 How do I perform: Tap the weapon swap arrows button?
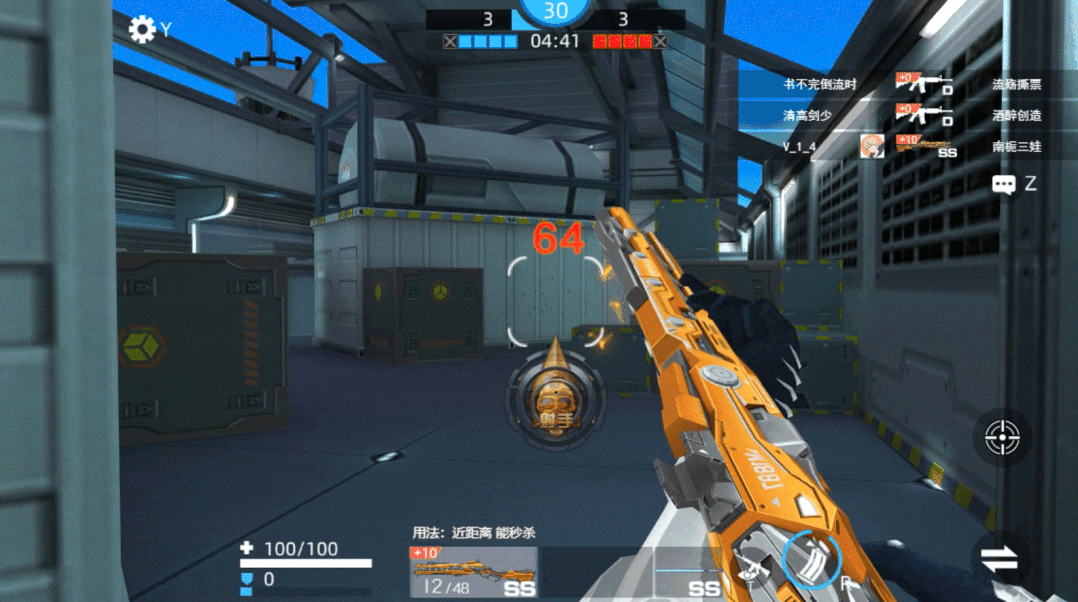(x=999, y=559)
